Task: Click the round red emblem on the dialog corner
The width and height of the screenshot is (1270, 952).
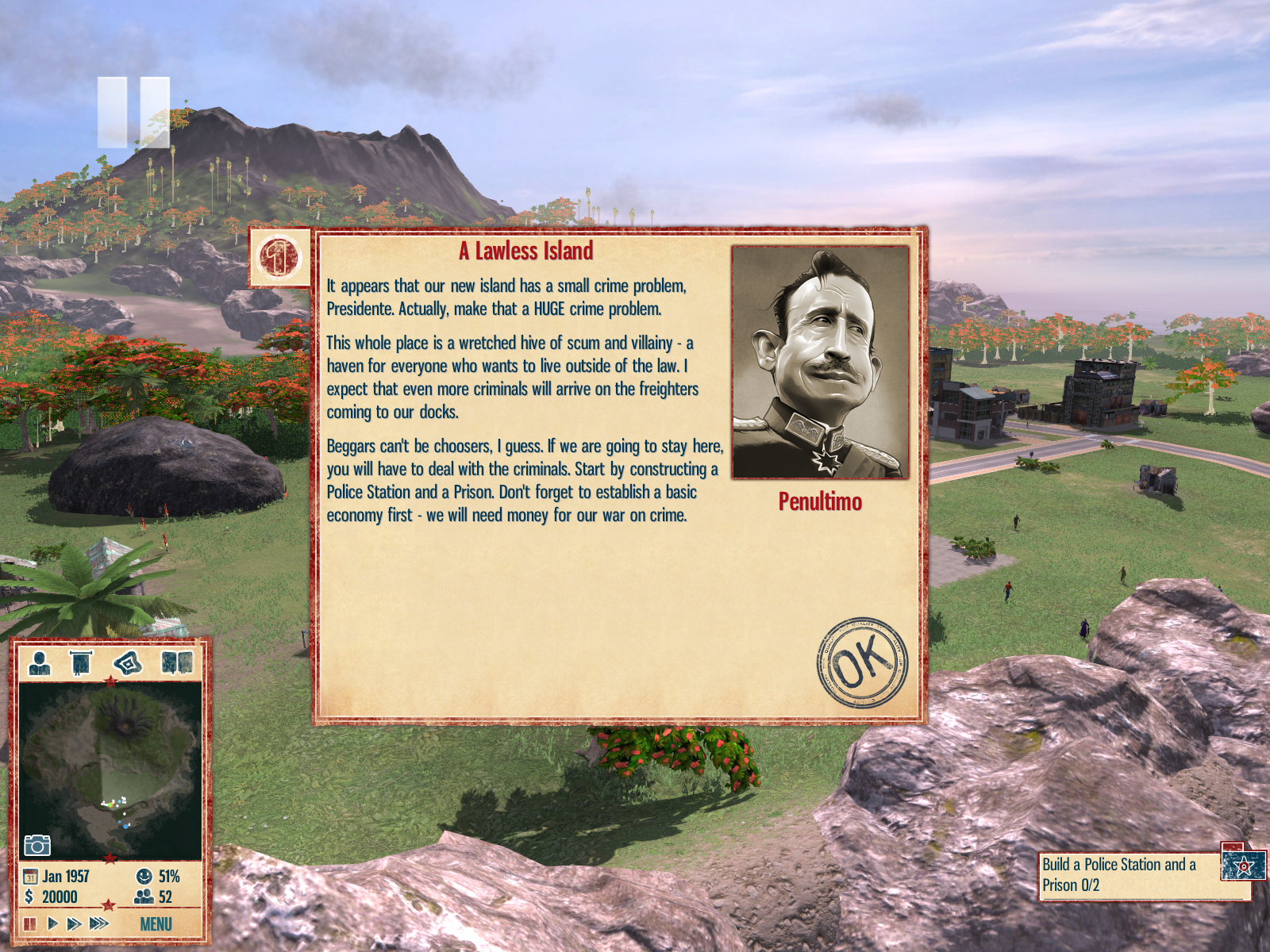Action: tap(279, 258)
